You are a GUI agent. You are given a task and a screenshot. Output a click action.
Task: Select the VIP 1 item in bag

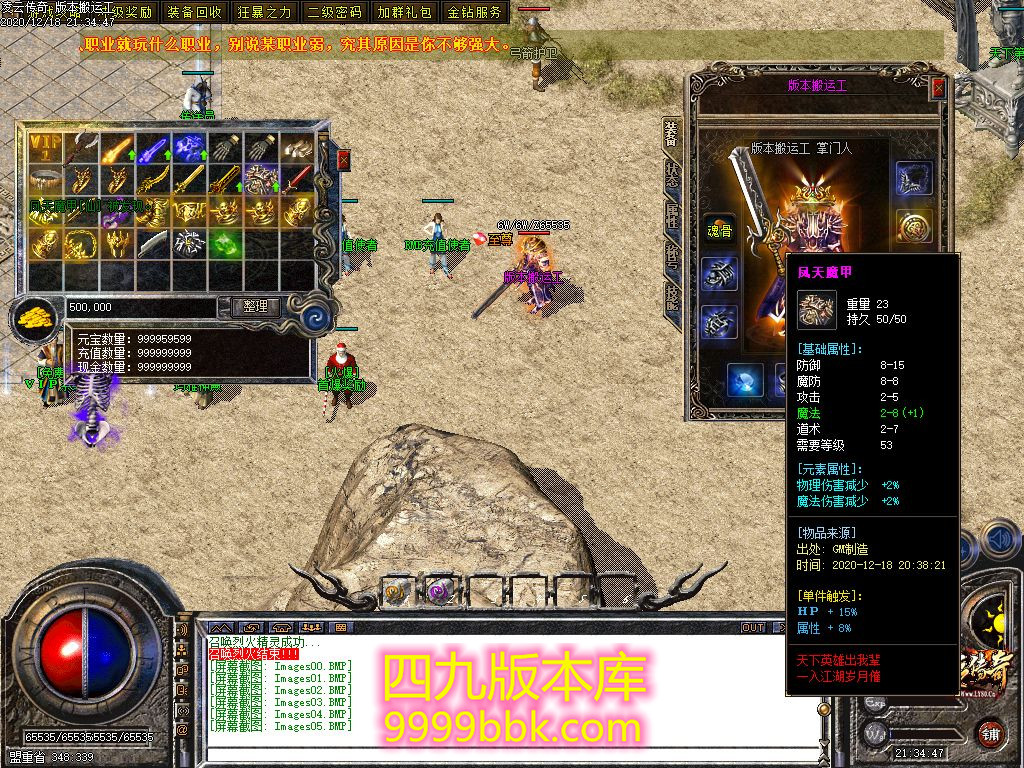[44, 148]
